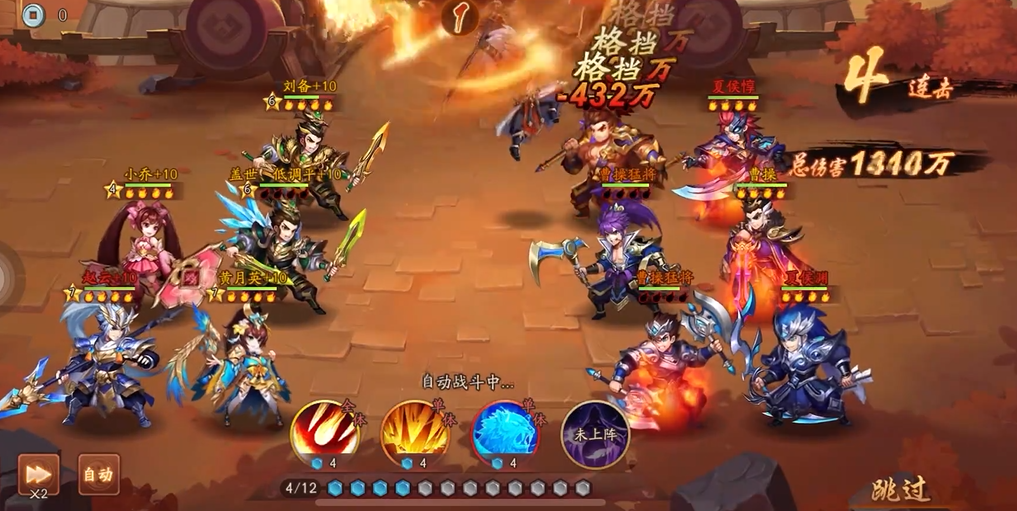
Task: Skip the battle with 跳过
Action: pyautogui.click(x=900, y=489)
